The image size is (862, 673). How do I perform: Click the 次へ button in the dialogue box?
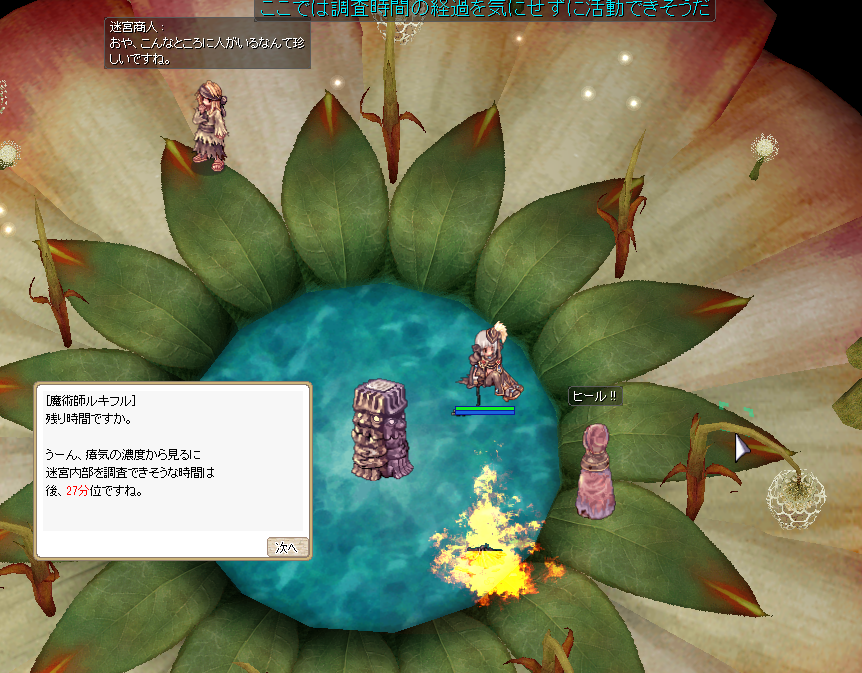[287, 547]
